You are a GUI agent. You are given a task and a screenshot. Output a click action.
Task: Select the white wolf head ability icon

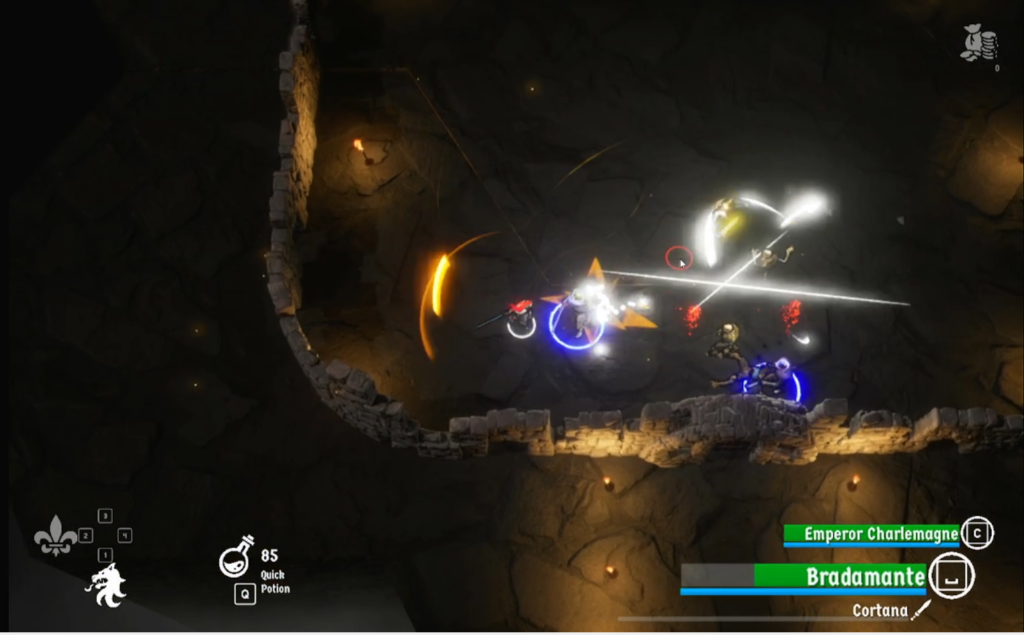[106, 585]
